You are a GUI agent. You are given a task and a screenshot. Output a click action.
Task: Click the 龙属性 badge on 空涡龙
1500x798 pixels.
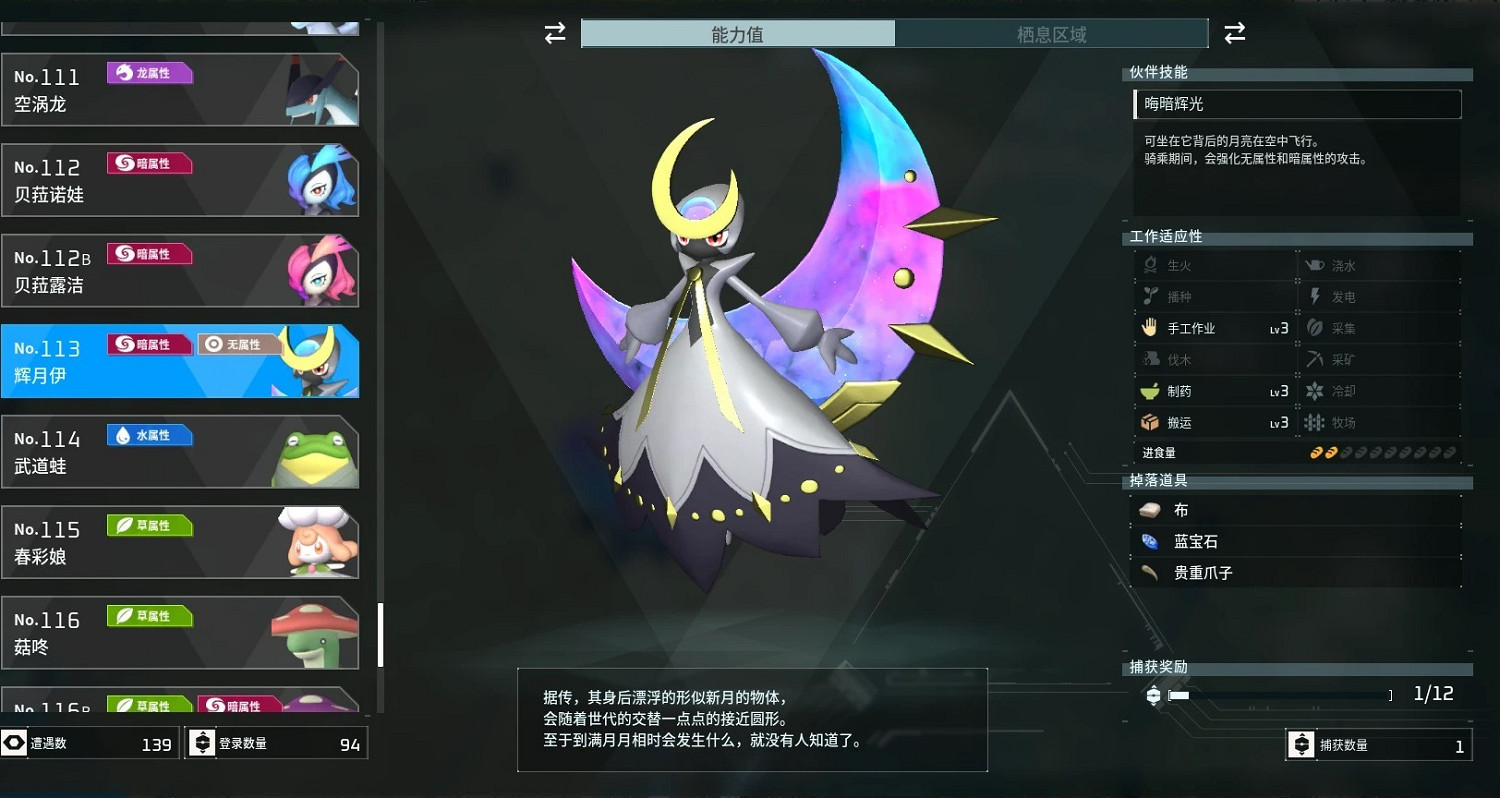pos(150,72)
